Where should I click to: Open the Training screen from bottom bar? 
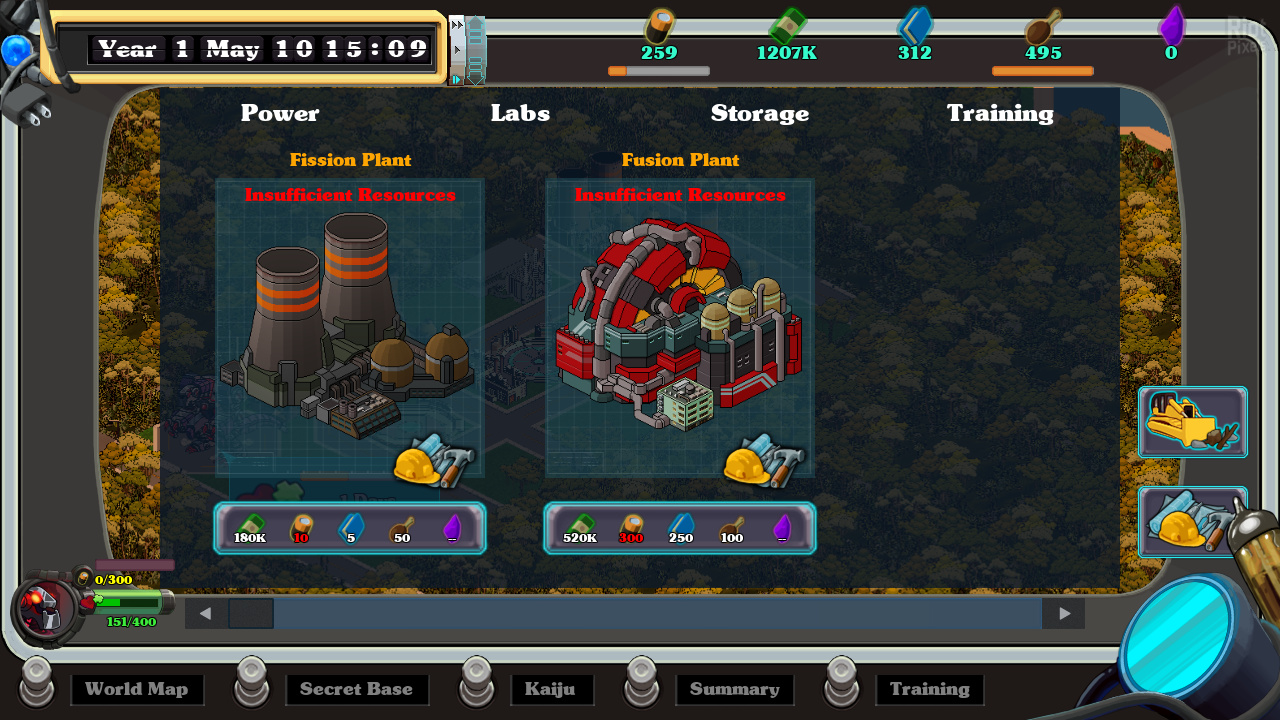tap(930, 689)
